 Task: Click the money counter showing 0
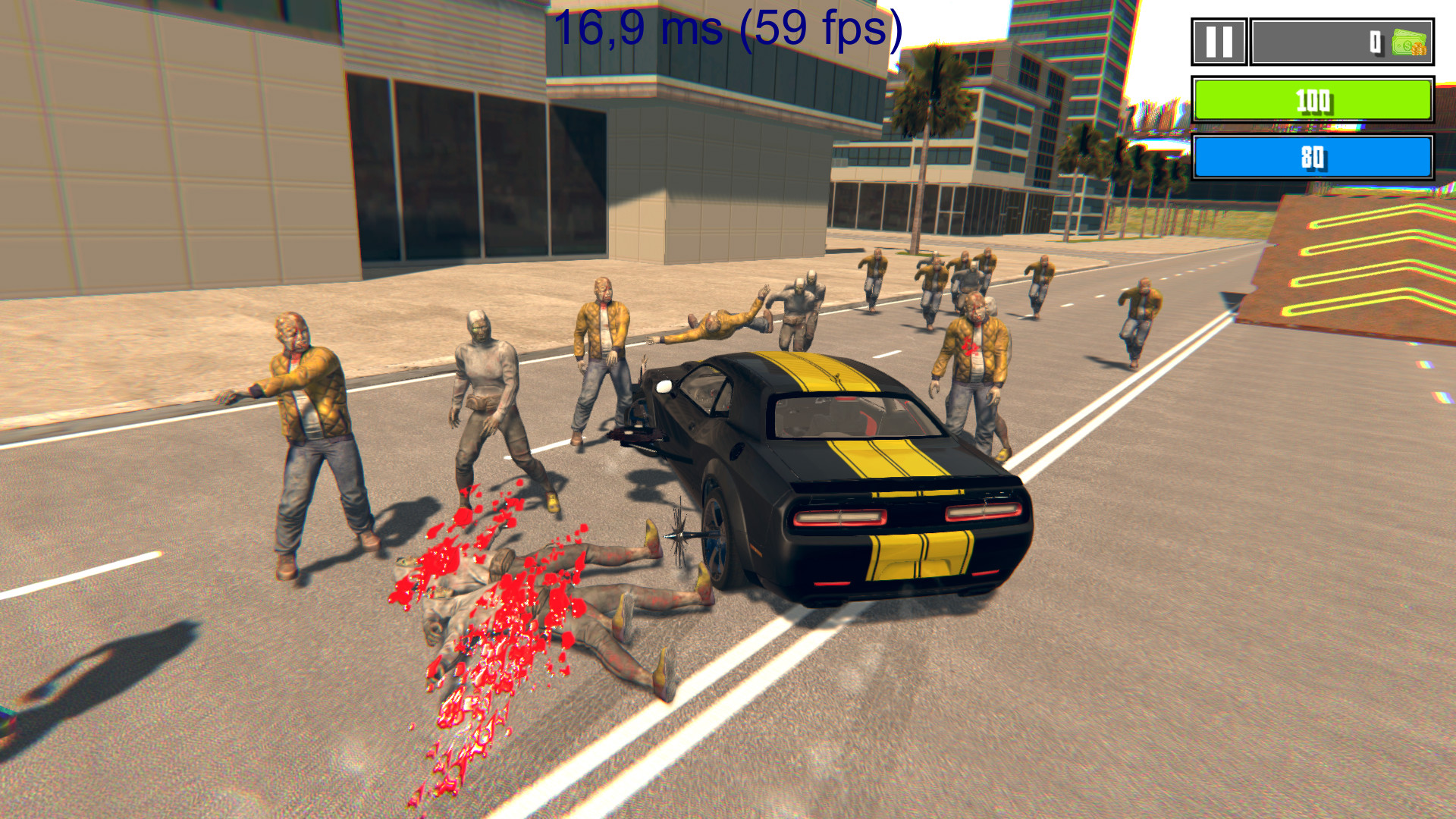coord(1374,43)
